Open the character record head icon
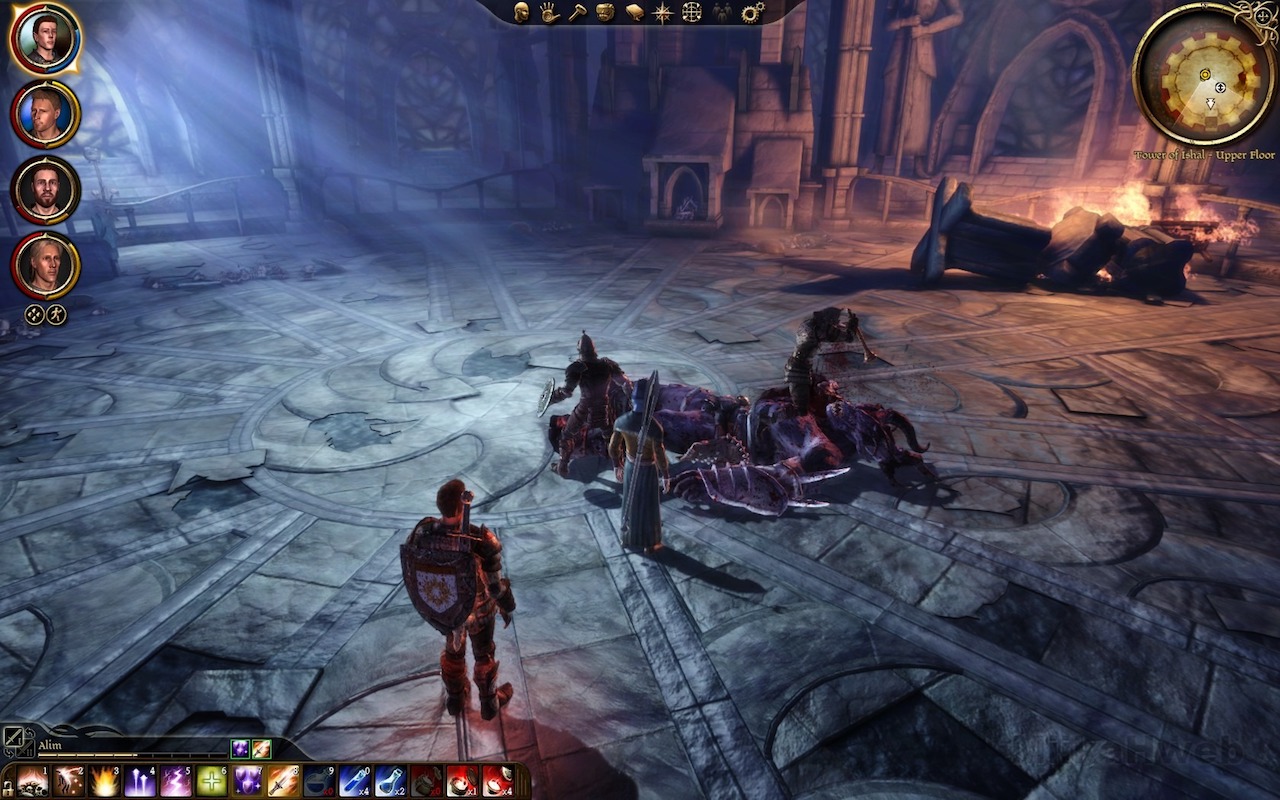The image size is (1280, 800). 521,12
